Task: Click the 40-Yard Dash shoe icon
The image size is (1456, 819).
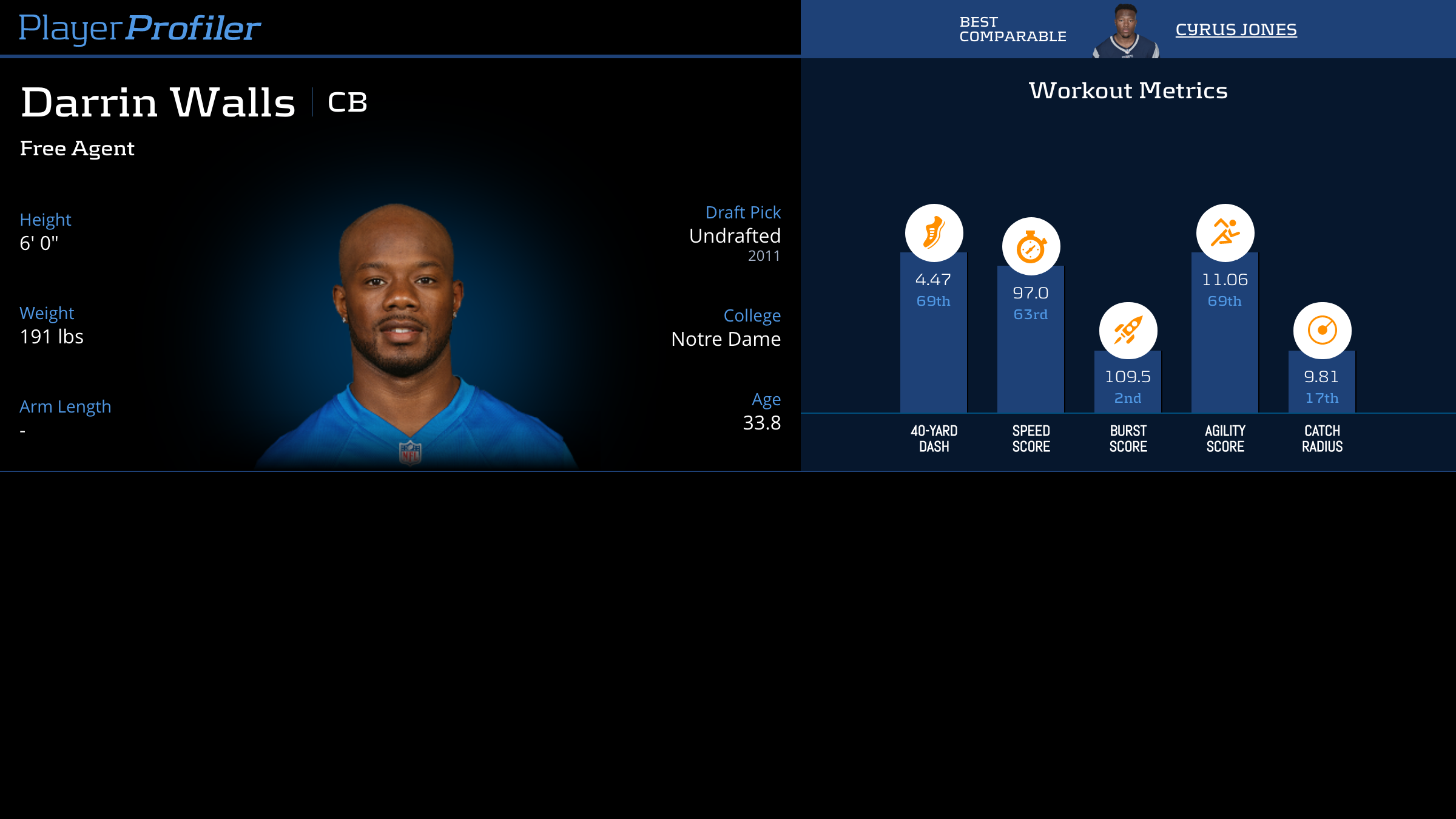Action: pos(934,233)
